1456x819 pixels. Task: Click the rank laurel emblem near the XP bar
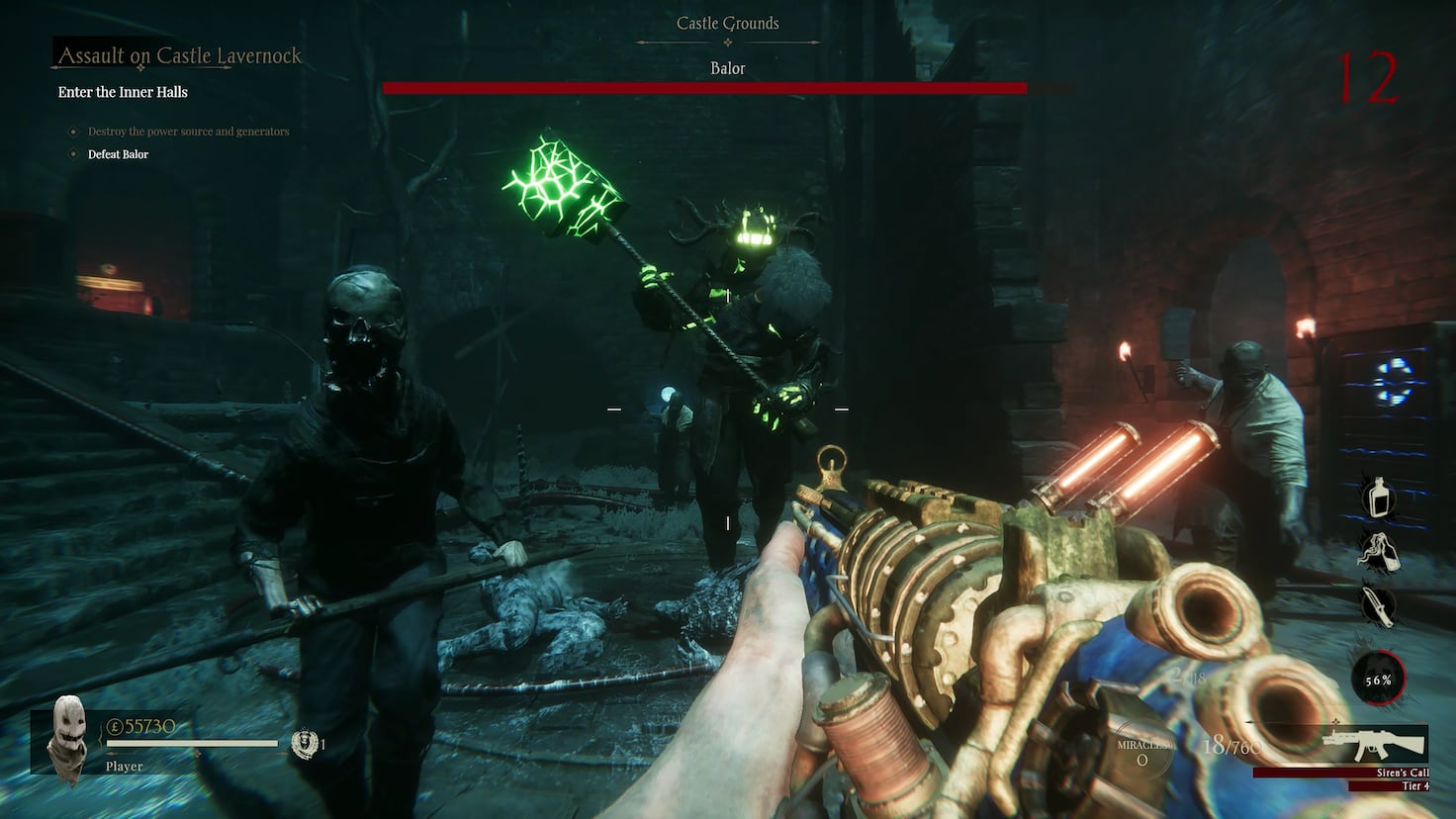coord(300,742)
